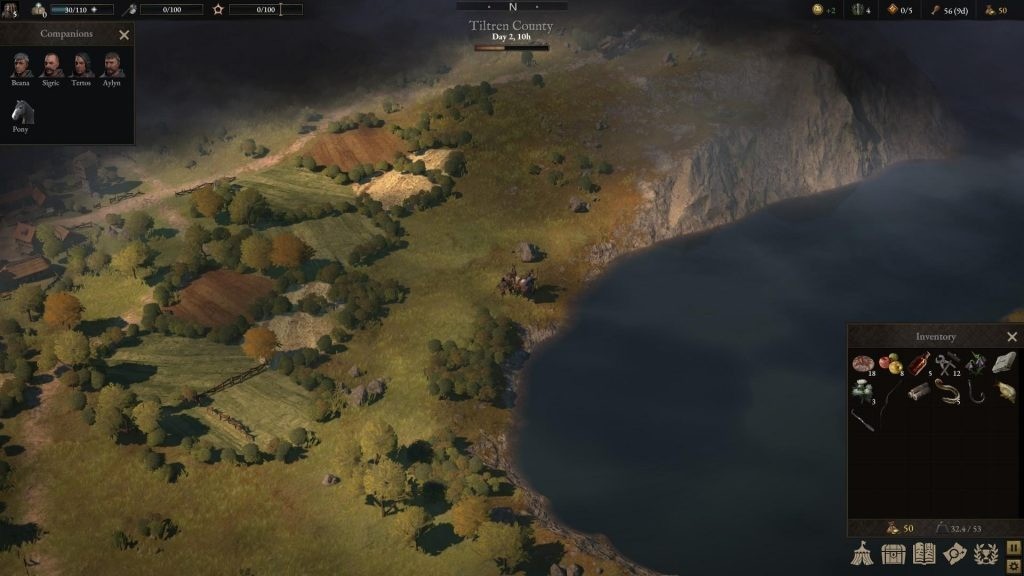Choose the hammer and tongs tools item
Screen dimensions: 1024x576
pos(947,364)
